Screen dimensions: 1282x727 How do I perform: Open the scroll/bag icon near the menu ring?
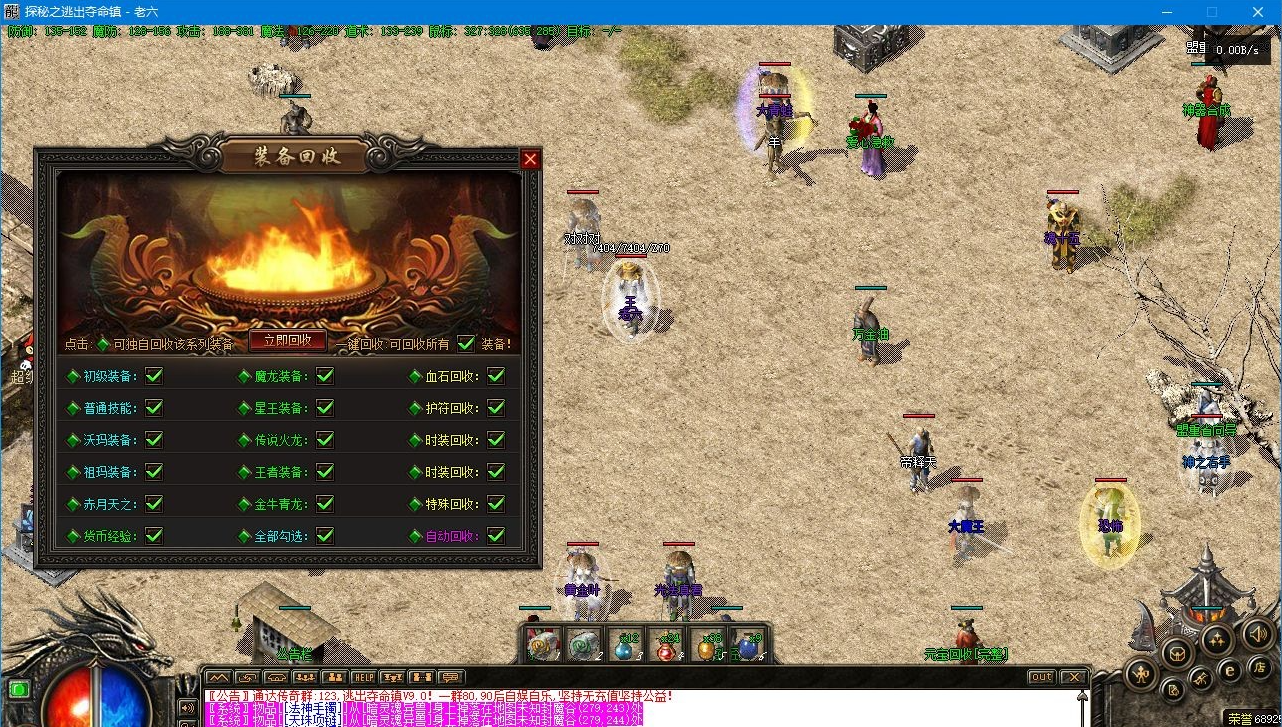pyautogui.click(x=1173, y=690)
